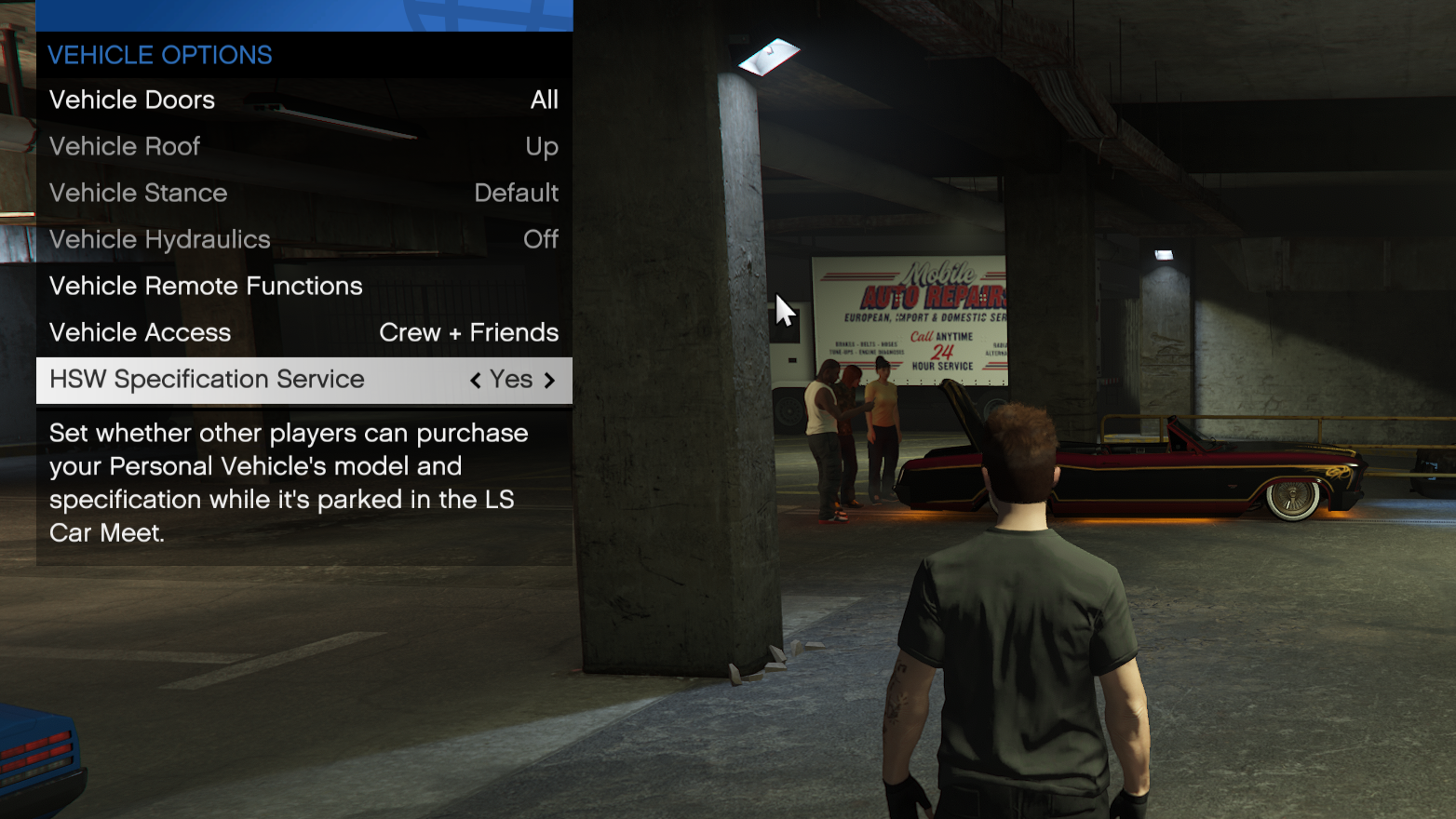Toggle HSW Specification Service to No
Viewport: 1456px width, 819px height.
point(510,380)
